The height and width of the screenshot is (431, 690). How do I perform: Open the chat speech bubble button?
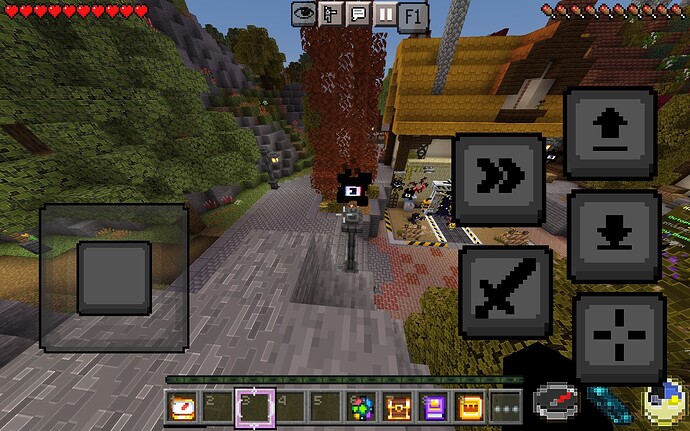[x=358, y=14]
